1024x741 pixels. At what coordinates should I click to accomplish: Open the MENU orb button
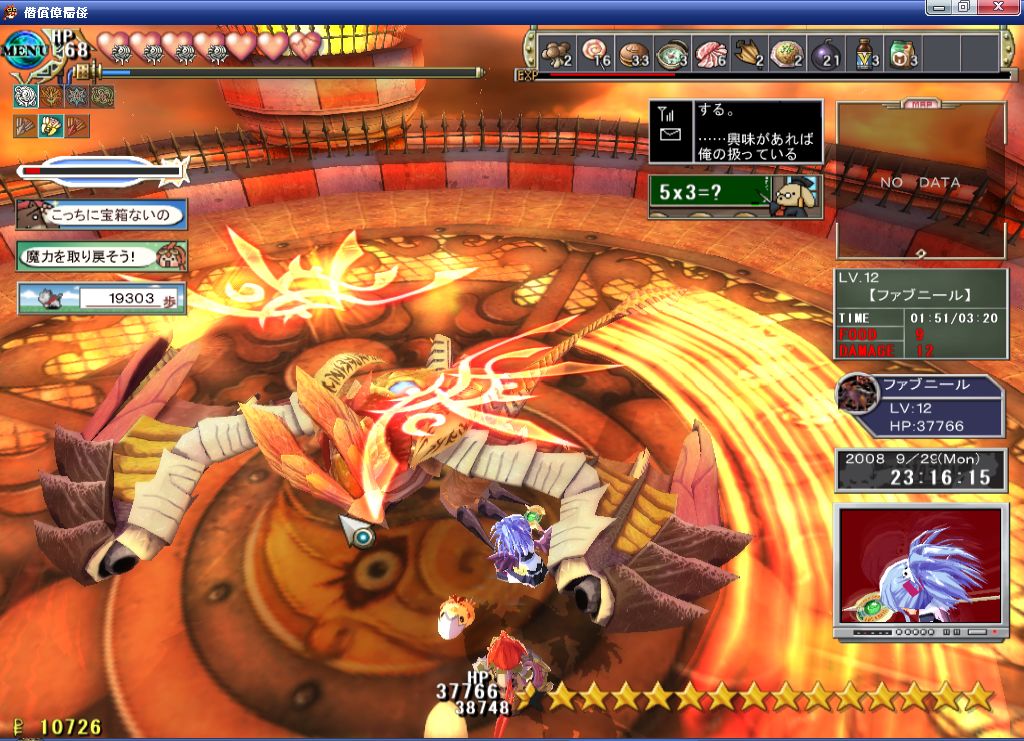click(x=22, y=48)
